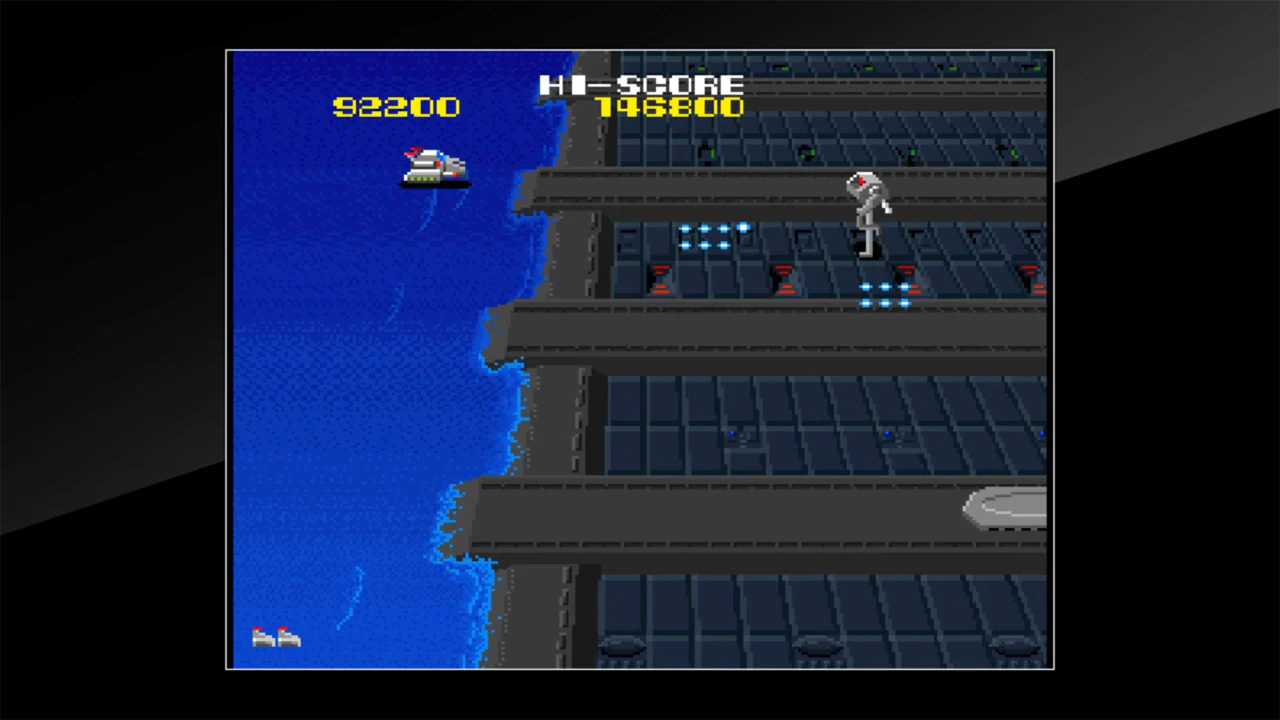This screenshot has height=720, width=1280.
Task: Select the HI-SCORE label text
Action: click(641, 85)
